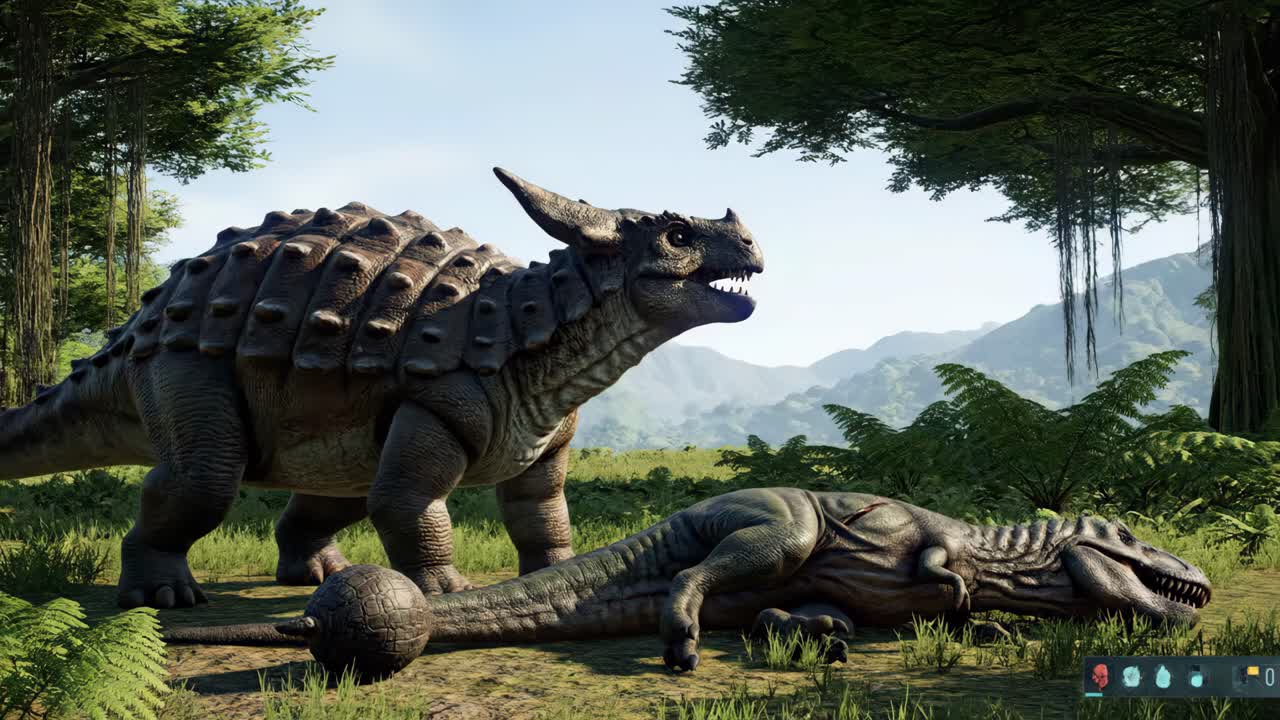
Task: Click the first teal dinosaur species icon
Action: pos(1131,673)
